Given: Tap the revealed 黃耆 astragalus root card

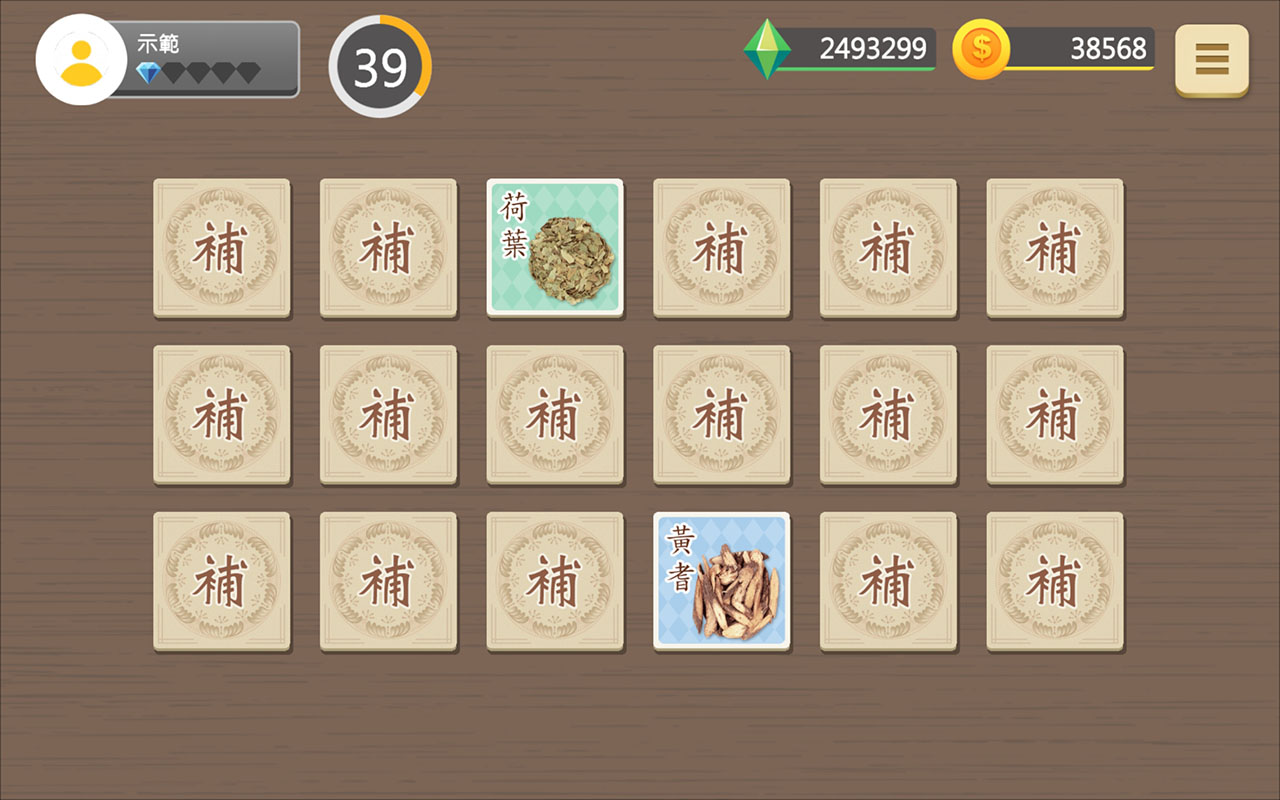Looking at the screenshot, I should 721,580.
